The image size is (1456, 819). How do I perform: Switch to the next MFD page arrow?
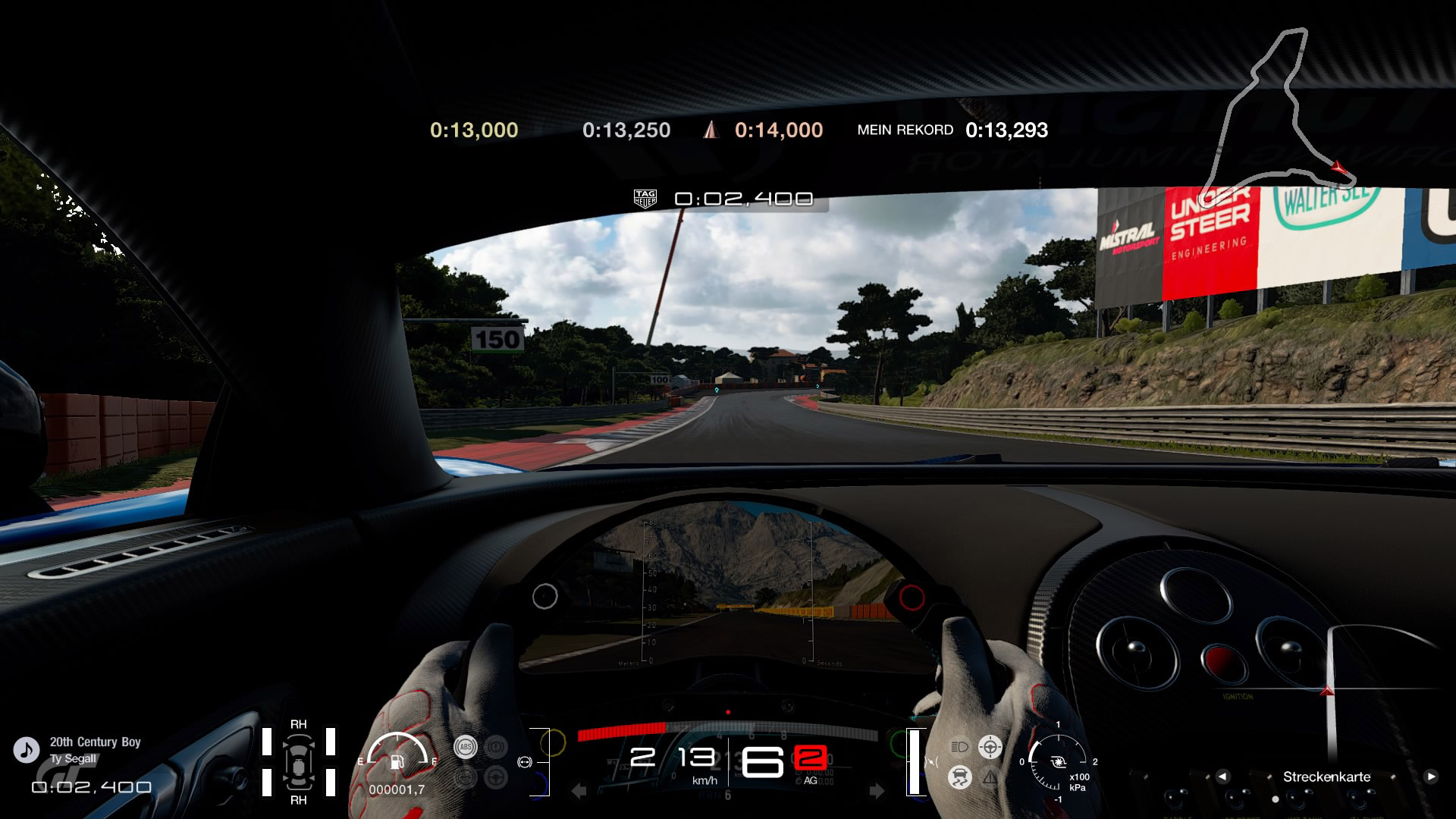[1430, 777]
